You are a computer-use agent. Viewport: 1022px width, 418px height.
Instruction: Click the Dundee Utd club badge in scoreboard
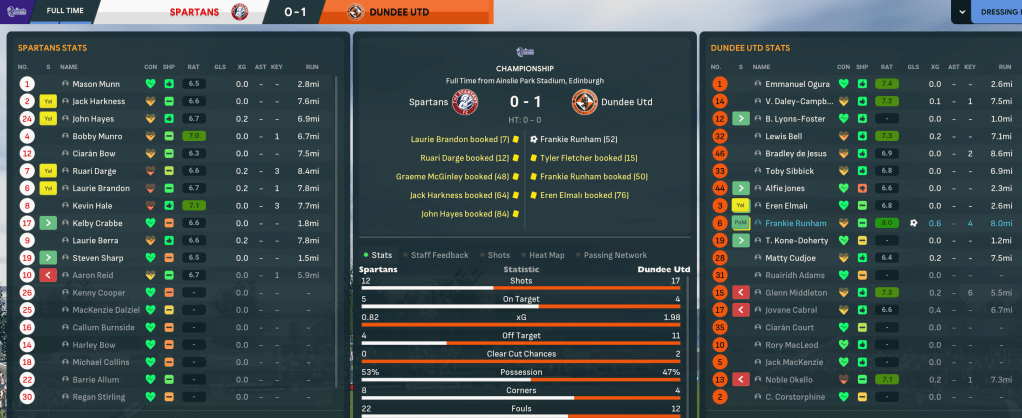[x=584, y=102]
